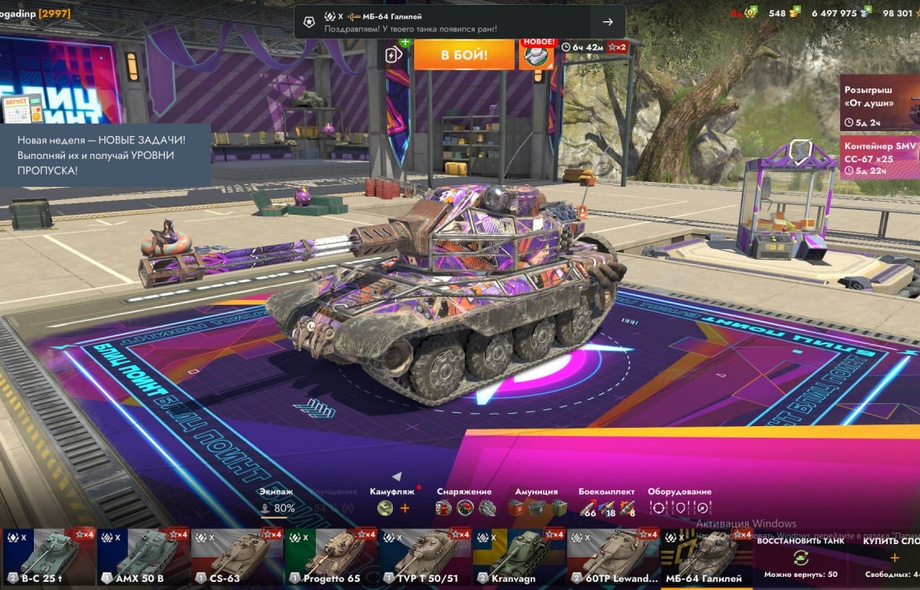The height and width of the screenshot is (590, 920).
Task: Add camouflage with the orange plus
Action: [405, 508]
